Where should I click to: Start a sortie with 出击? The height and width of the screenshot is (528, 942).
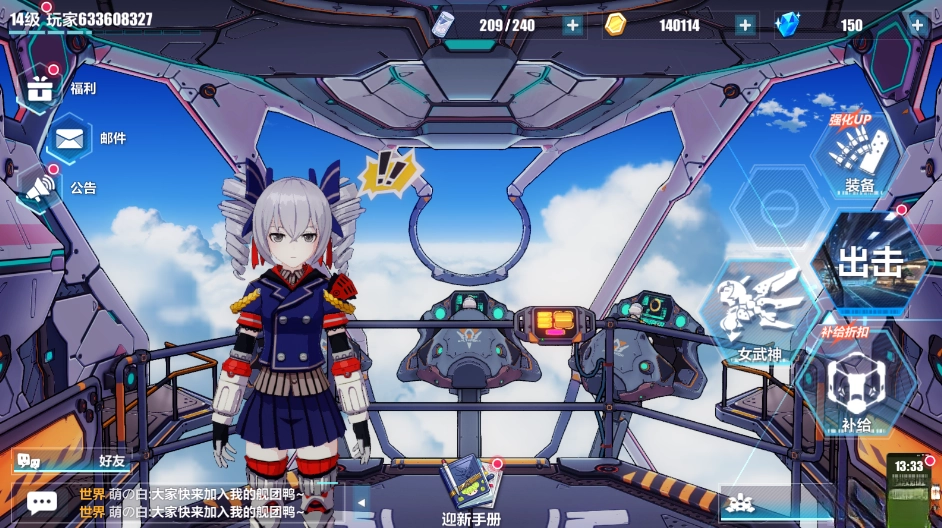869,263
